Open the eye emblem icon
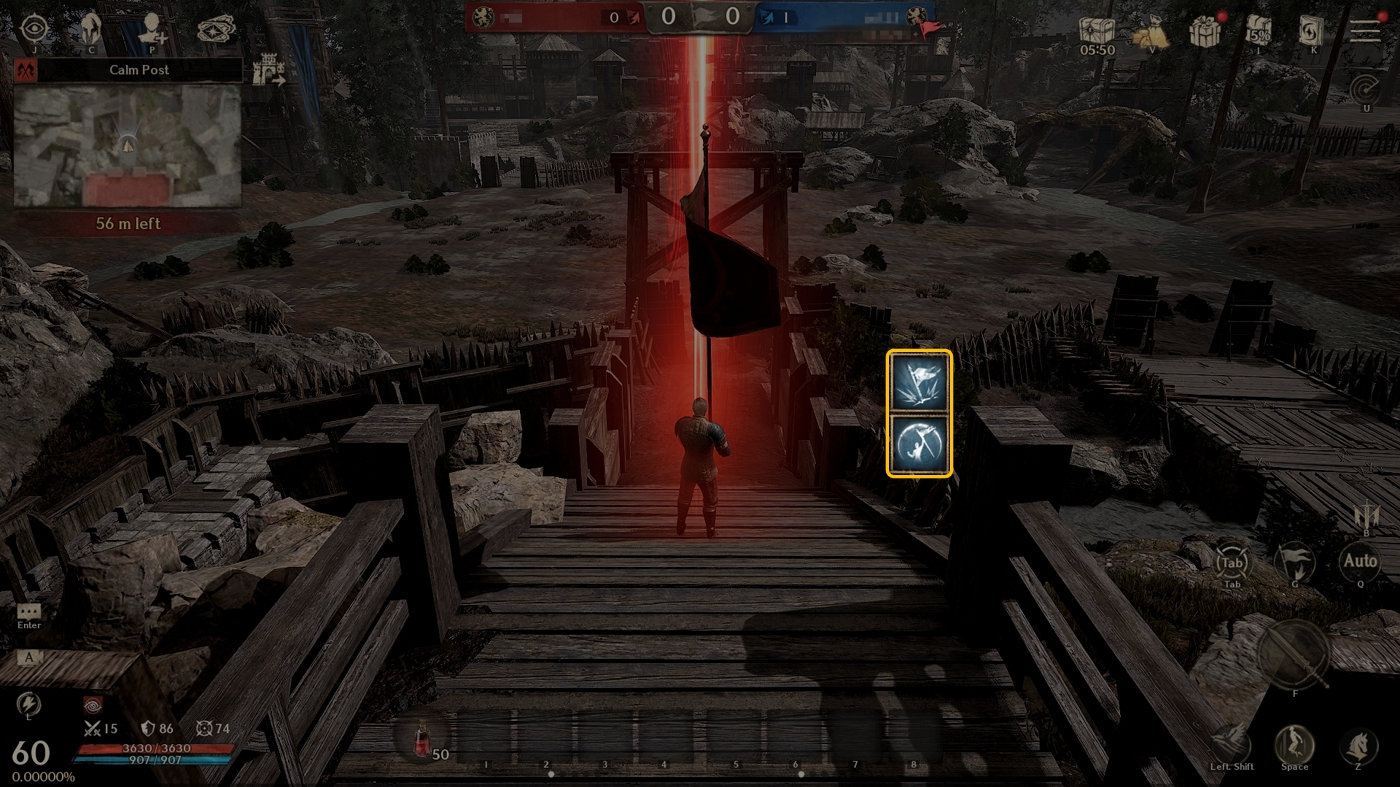The width and height of the screenshot is (1400, 787). (34, 28)
